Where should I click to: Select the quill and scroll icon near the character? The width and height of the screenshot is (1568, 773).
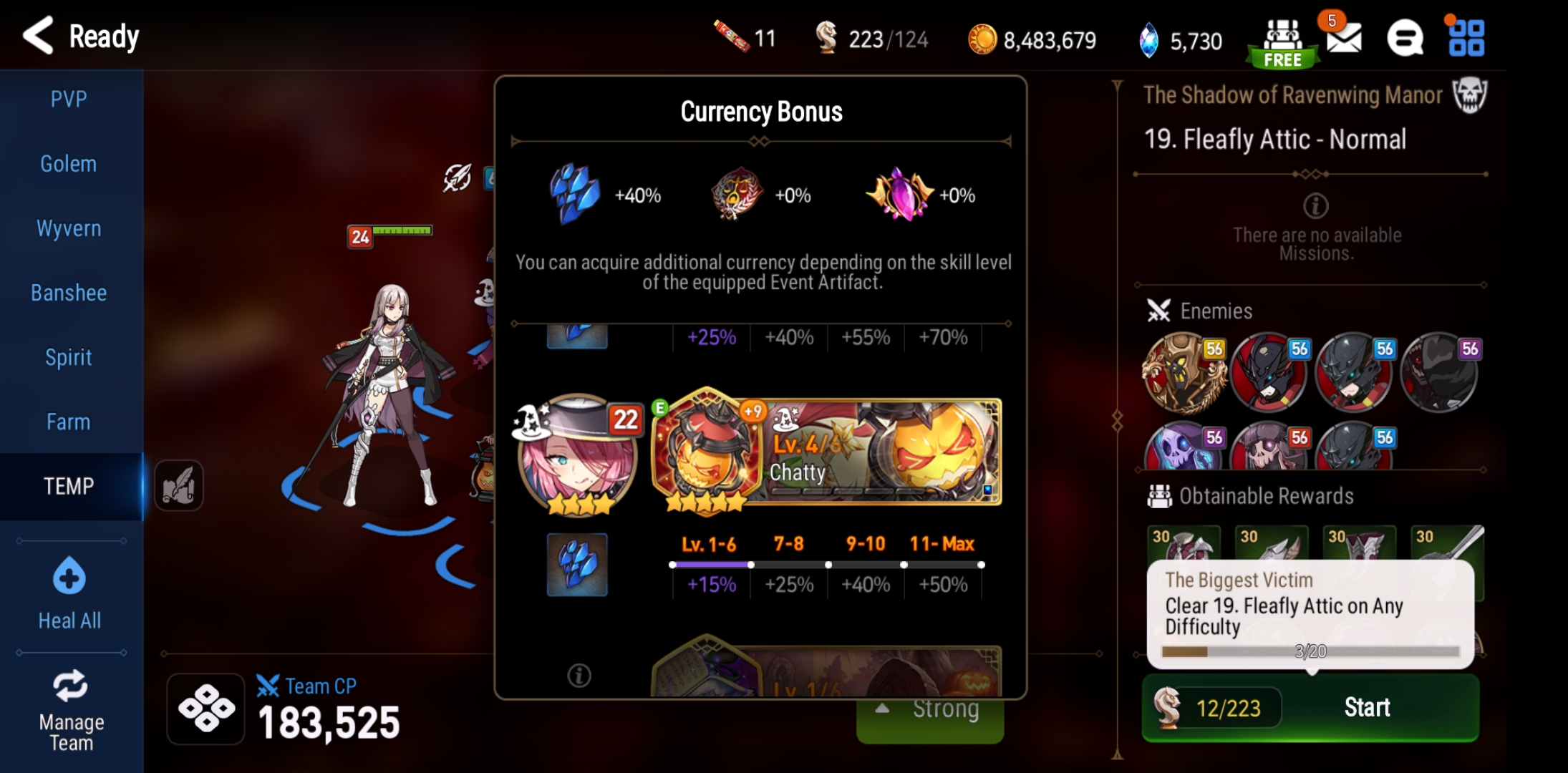(x=178, y=486)
